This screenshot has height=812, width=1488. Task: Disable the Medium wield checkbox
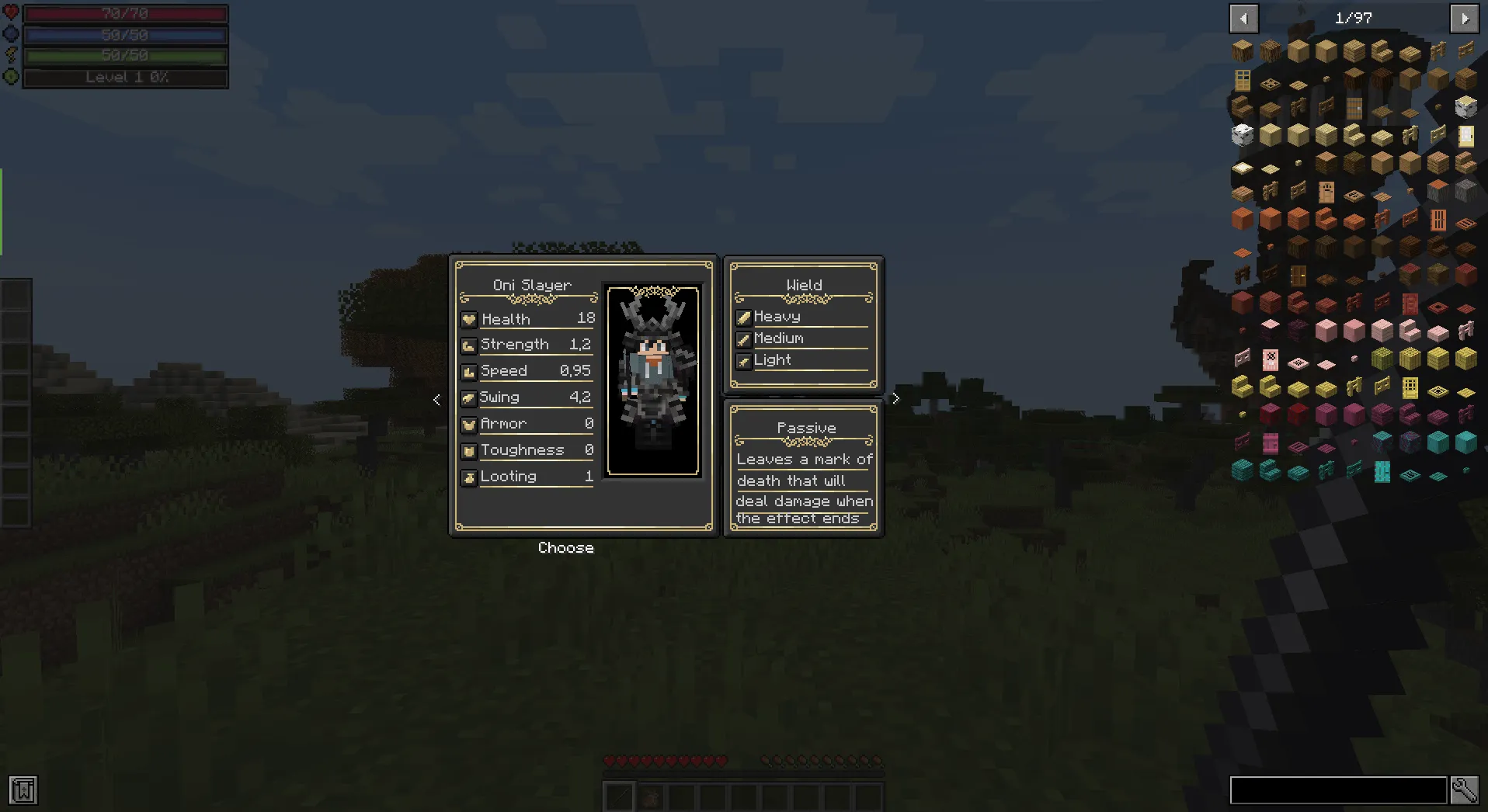coord(743,338)
